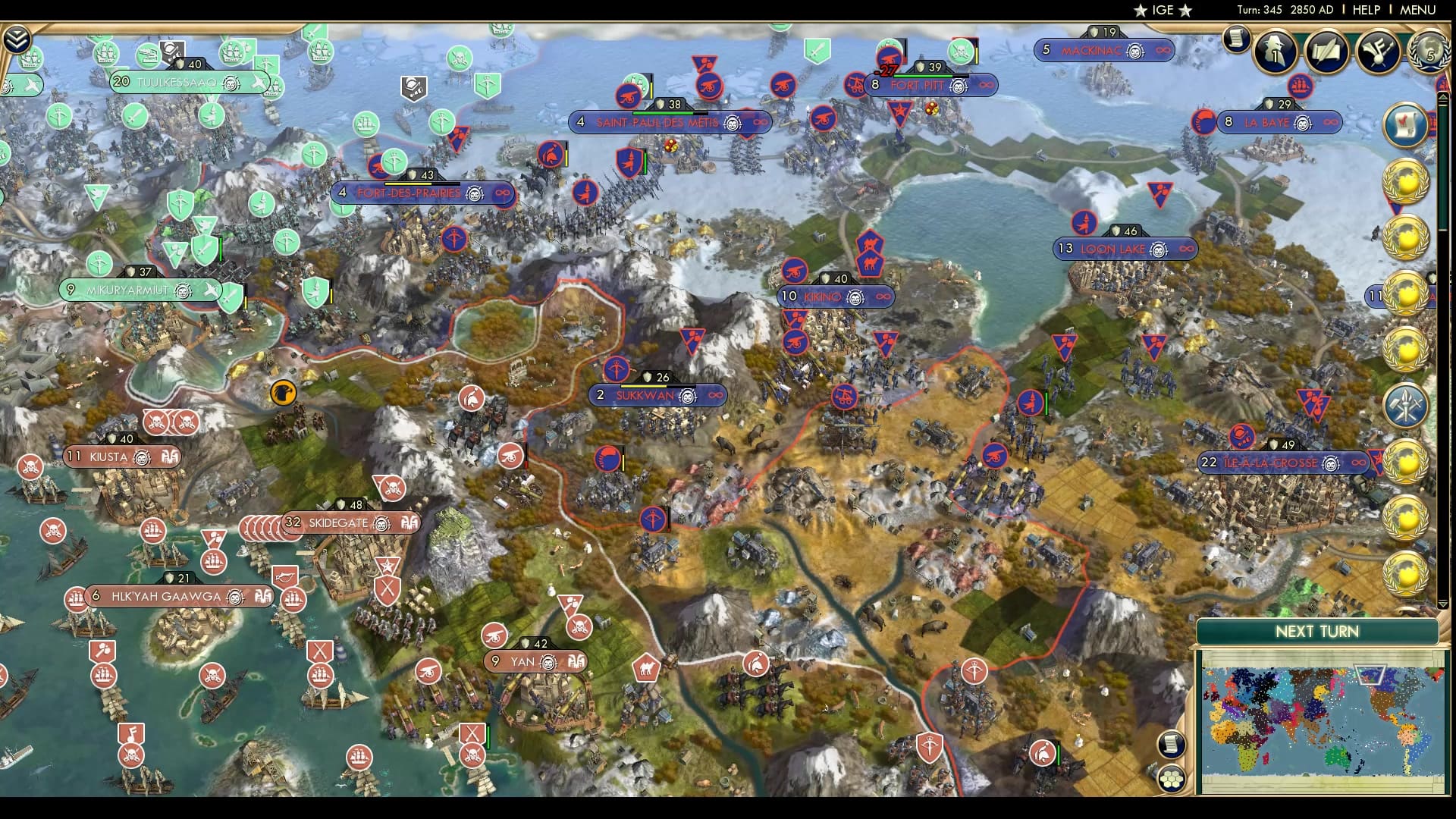Select the strategic view scroll icon beside minimap

click(1172, 743)
